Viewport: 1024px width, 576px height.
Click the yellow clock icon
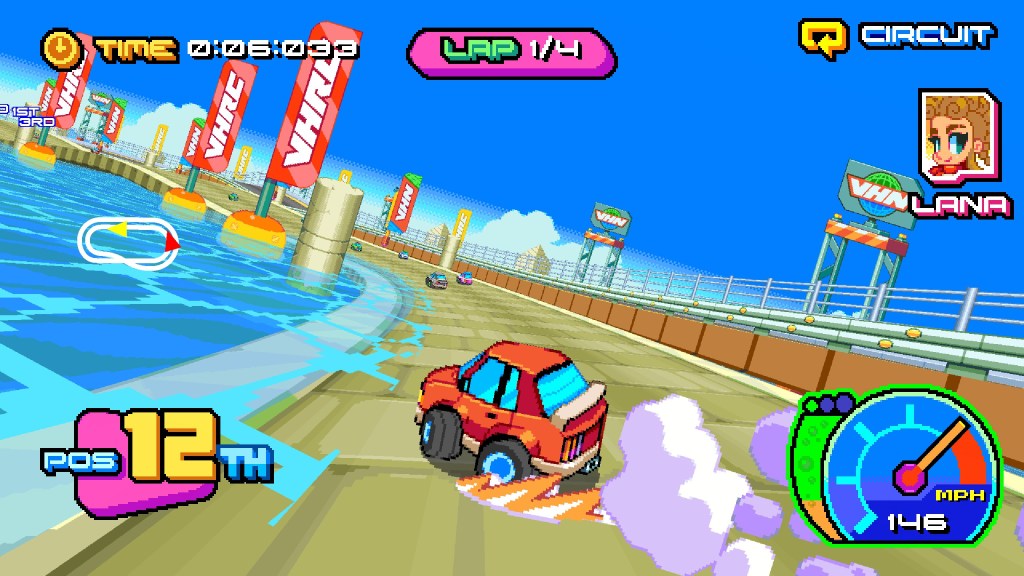pyautogui.click(x=62, y=47)
